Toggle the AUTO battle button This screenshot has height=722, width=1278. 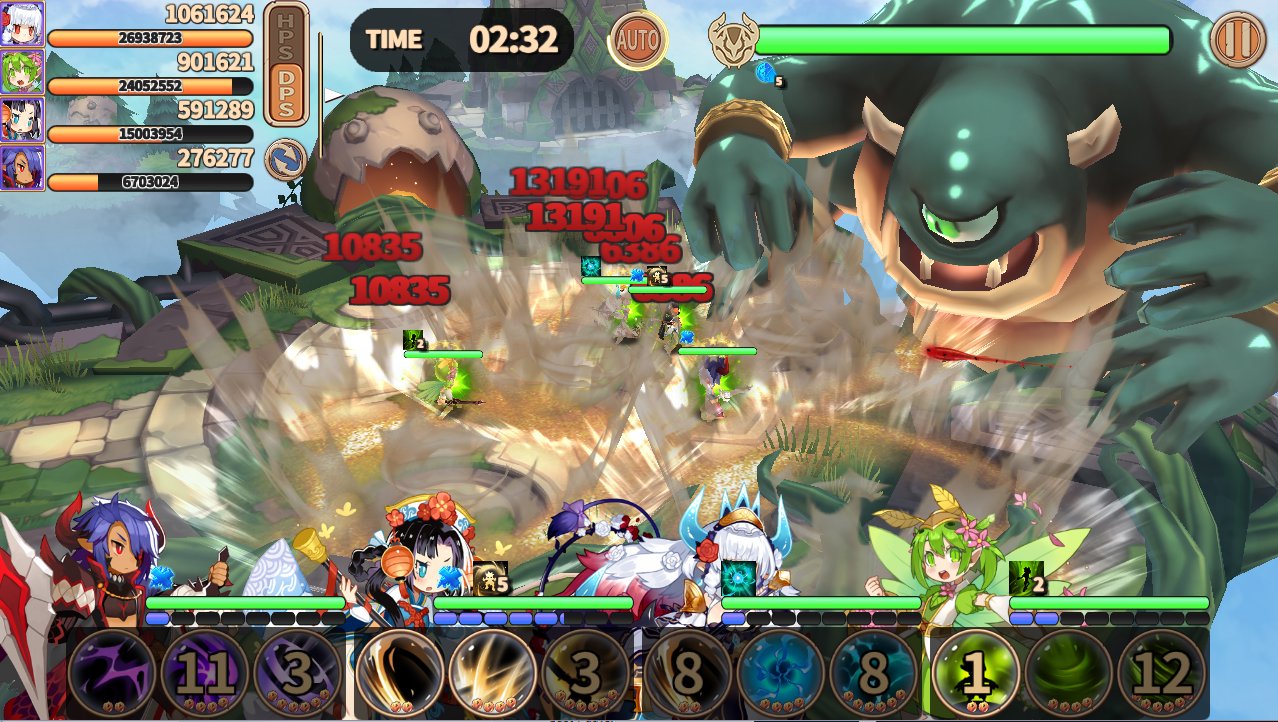(x=638, y=40)
